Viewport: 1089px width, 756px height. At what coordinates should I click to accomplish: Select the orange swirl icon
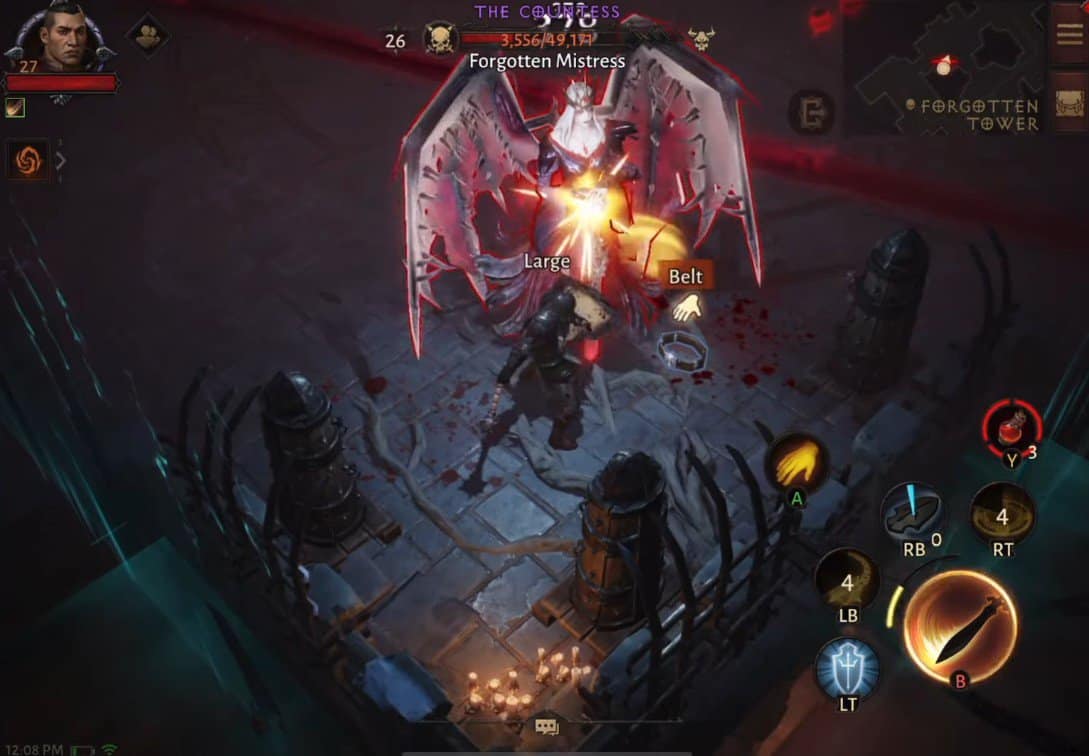click(x=28, y=160)
